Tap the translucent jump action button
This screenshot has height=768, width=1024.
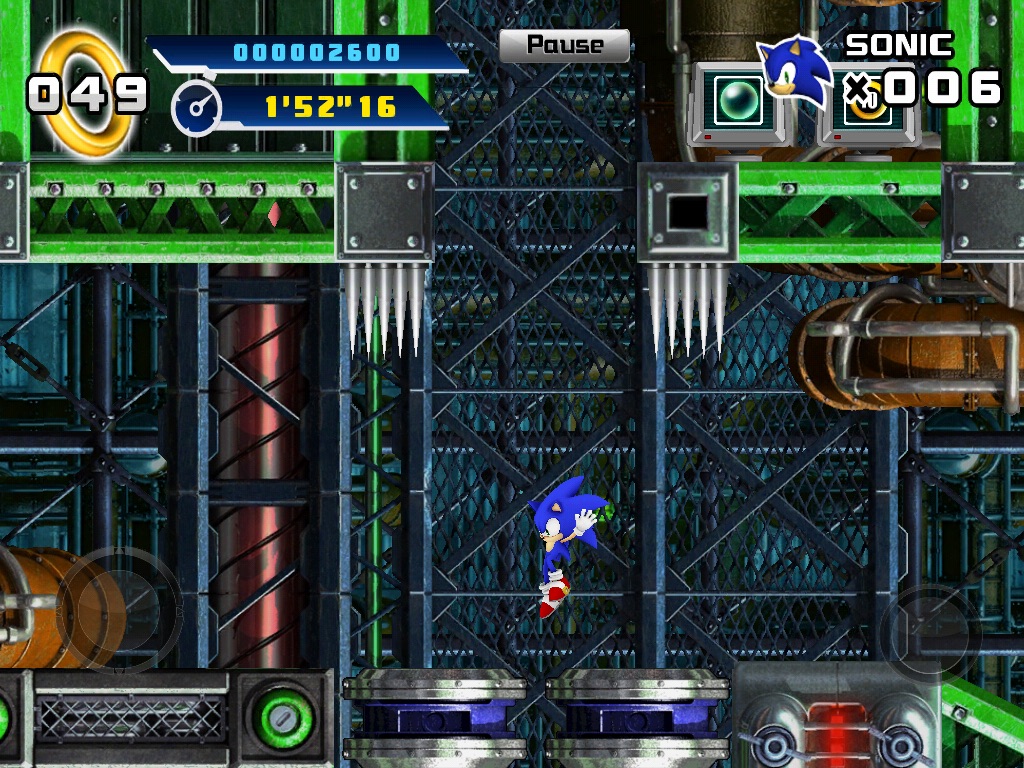click(929, 634)
